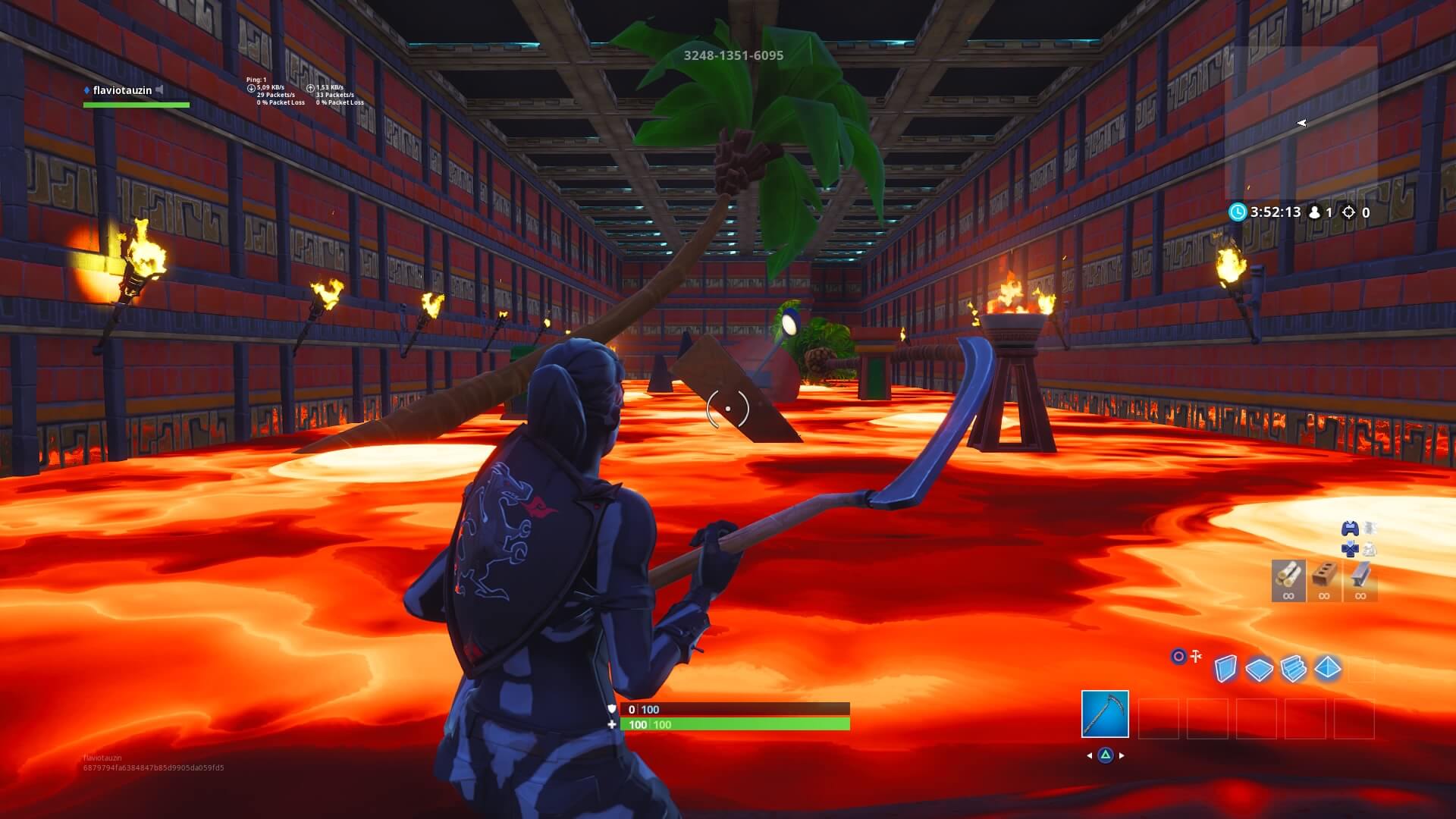The width and height of the screenshot is (1456, 819).
Task: Select the floor build piece icon
Action: pyautogui.click(x=1260, y=670)
